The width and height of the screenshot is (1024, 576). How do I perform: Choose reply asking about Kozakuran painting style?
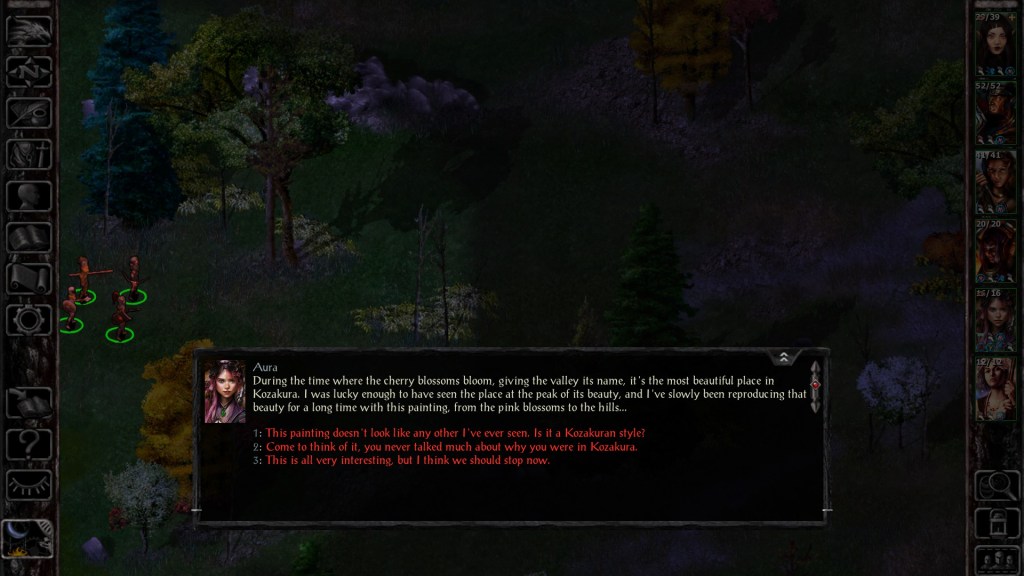(455, 433)
